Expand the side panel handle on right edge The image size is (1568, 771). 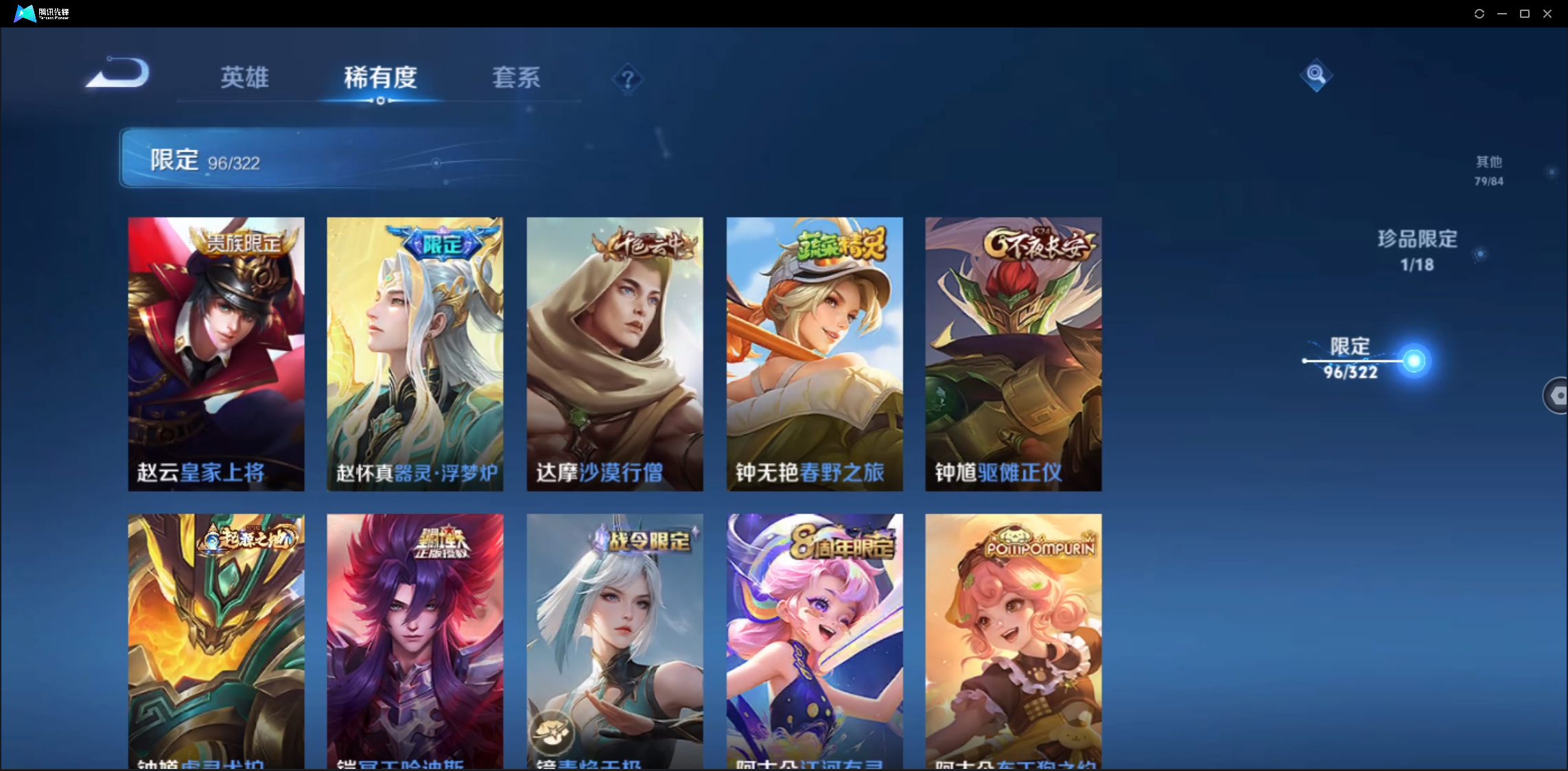pos(1556,395)
